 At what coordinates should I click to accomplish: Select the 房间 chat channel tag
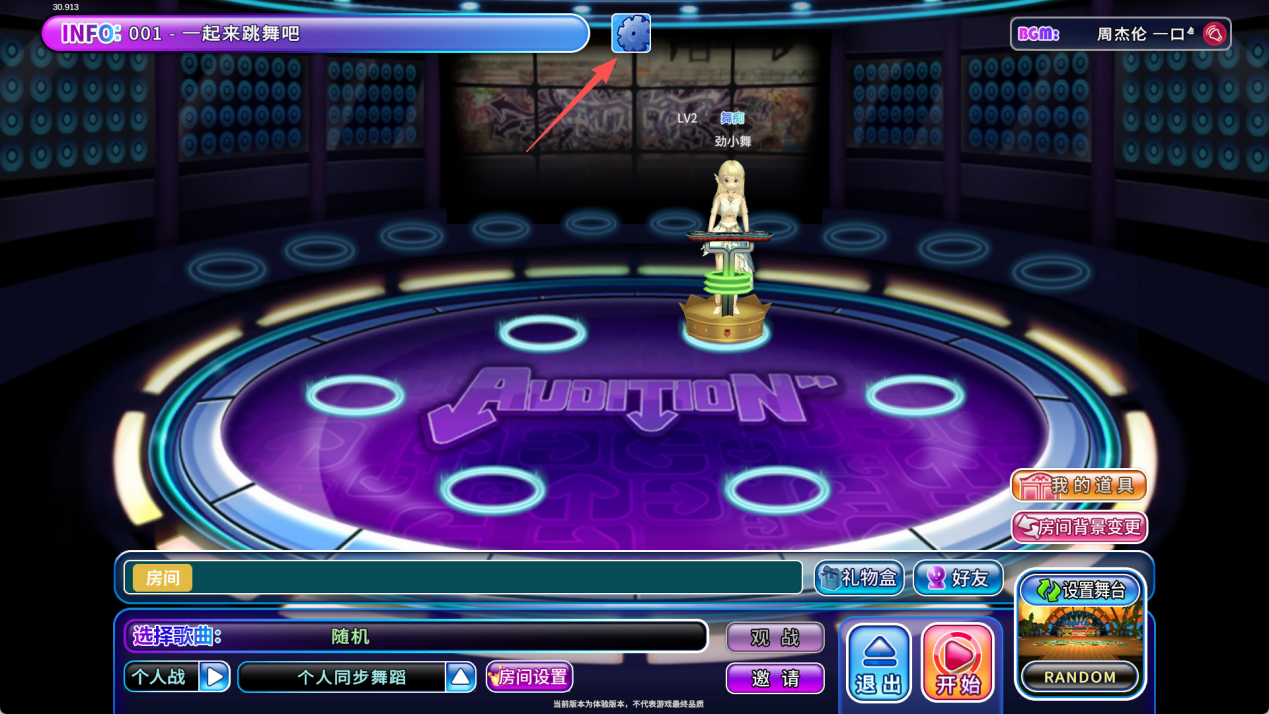[x=163, y=578]
